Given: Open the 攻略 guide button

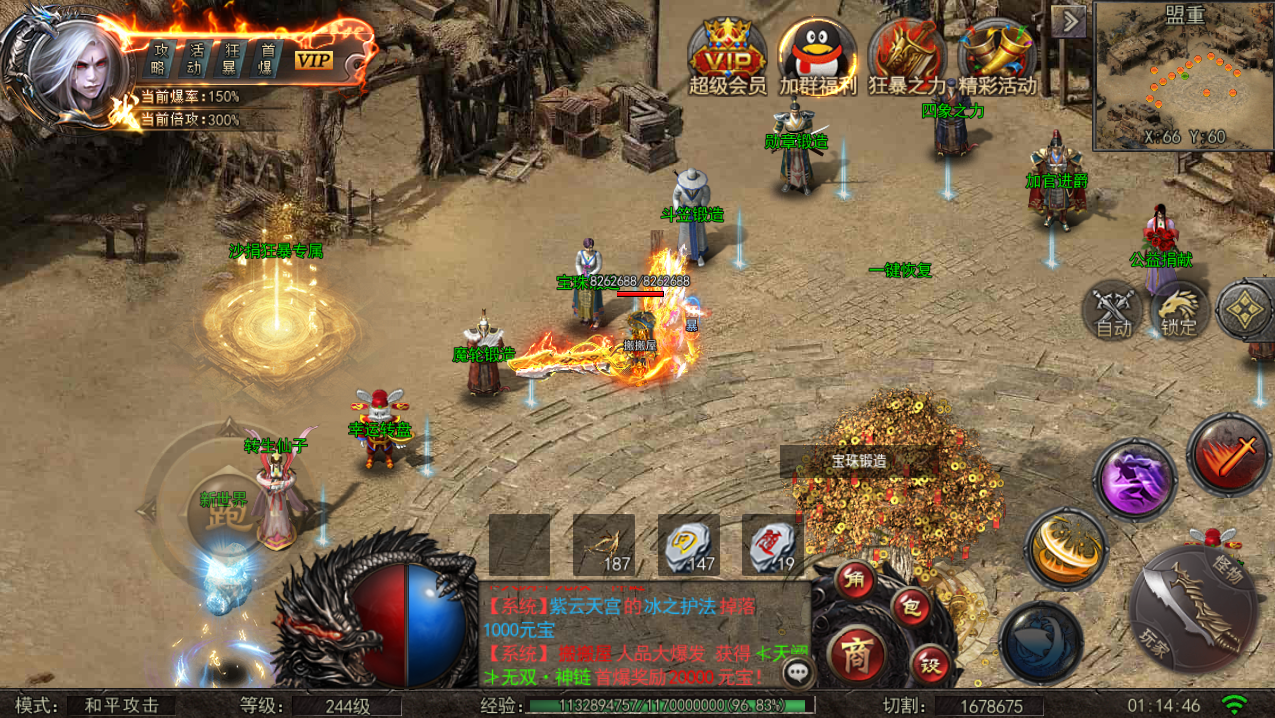Looking at the screenshot, I should pos(159,59).
